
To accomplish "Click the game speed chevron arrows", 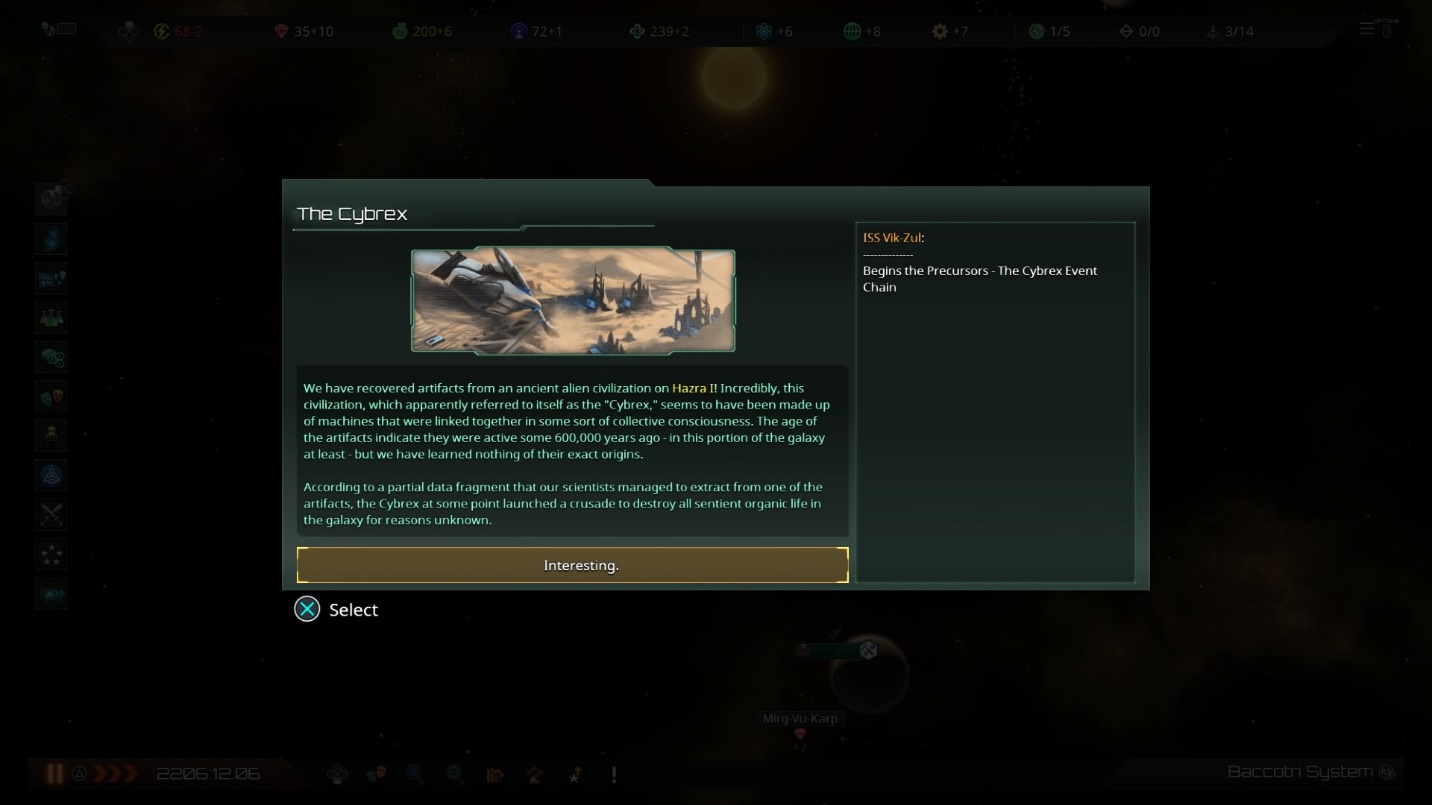I will [115, 773].
